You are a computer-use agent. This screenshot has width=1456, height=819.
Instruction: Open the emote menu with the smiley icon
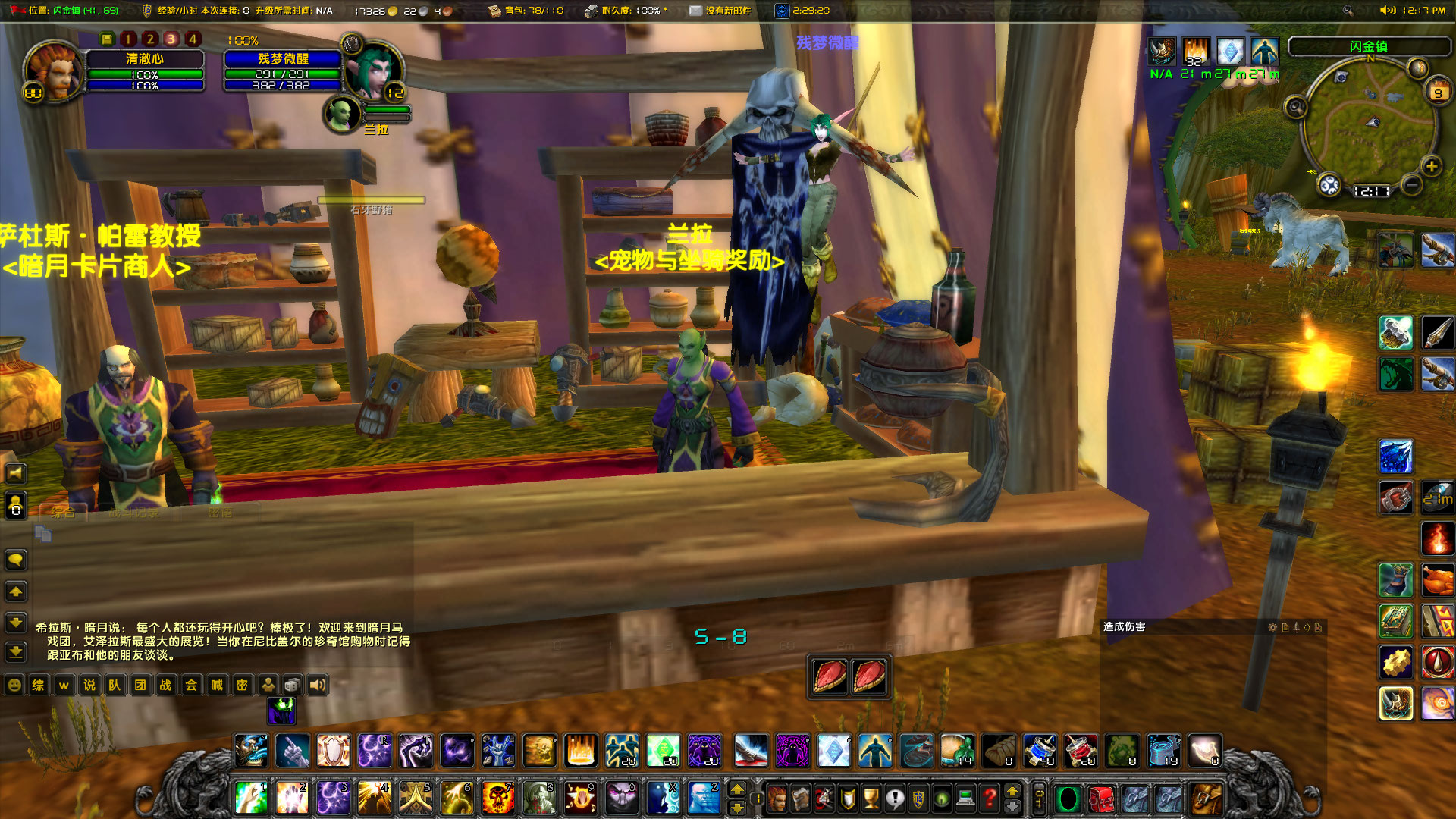(15, 685)
